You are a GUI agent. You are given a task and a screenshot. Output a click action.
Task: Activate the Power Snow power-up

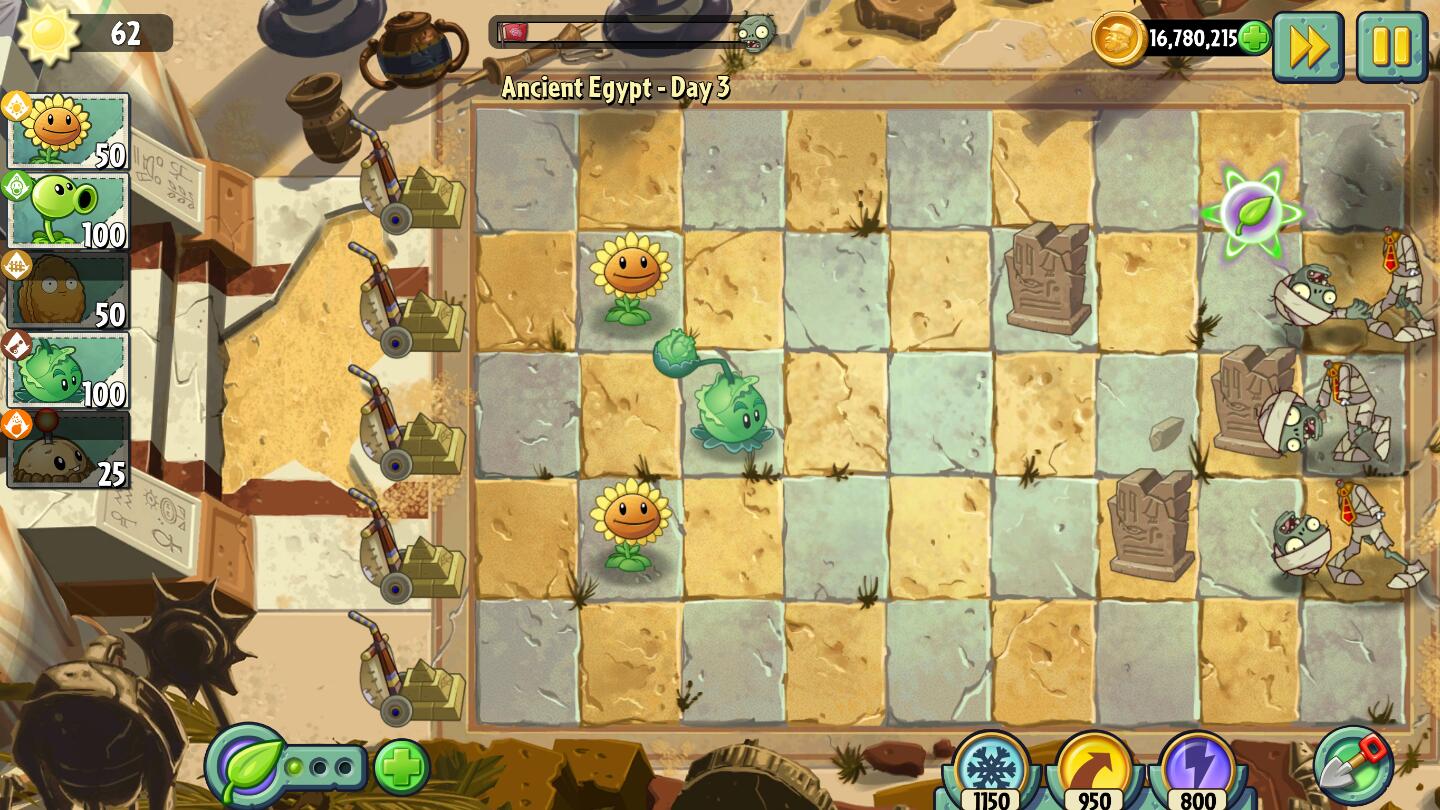tap(990, 765)
